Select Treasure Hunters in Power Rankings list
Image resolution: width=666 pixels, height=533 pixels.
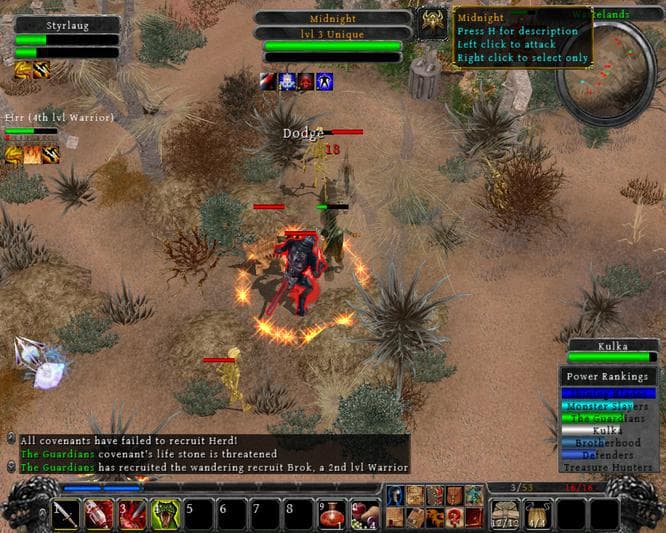(610, 467)
